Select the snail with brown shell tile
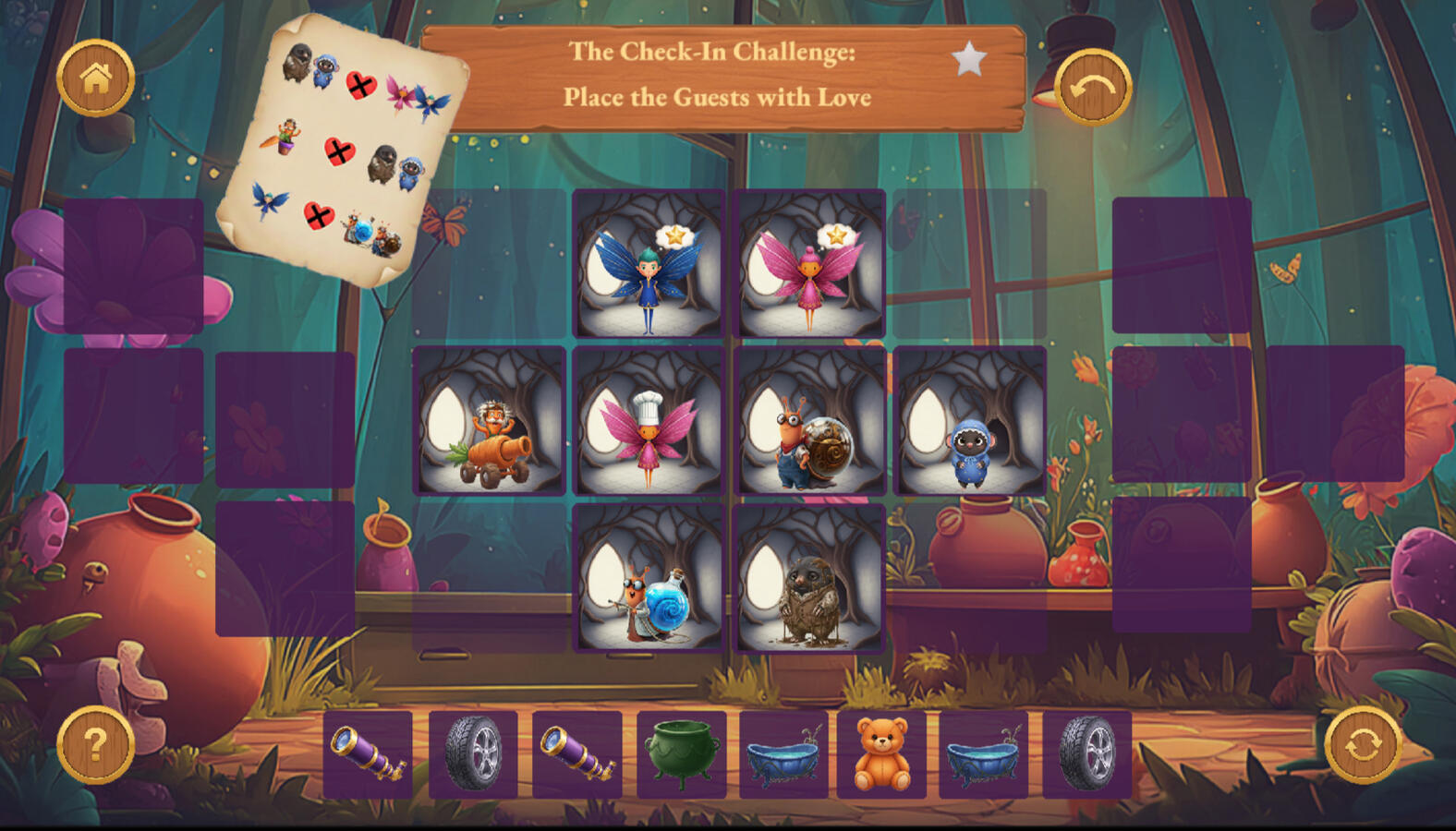Viewport: 1456px width, 831px height. [809, 421]
